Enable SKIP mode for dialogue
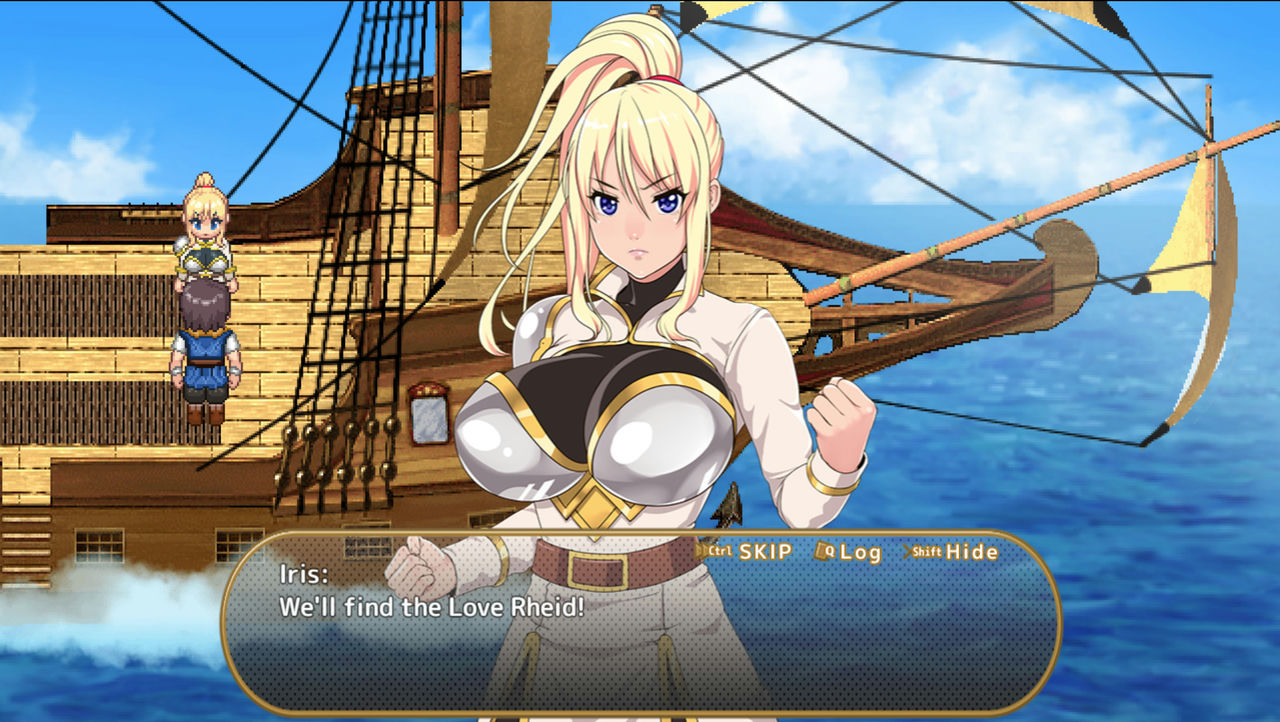 (765, 550)
